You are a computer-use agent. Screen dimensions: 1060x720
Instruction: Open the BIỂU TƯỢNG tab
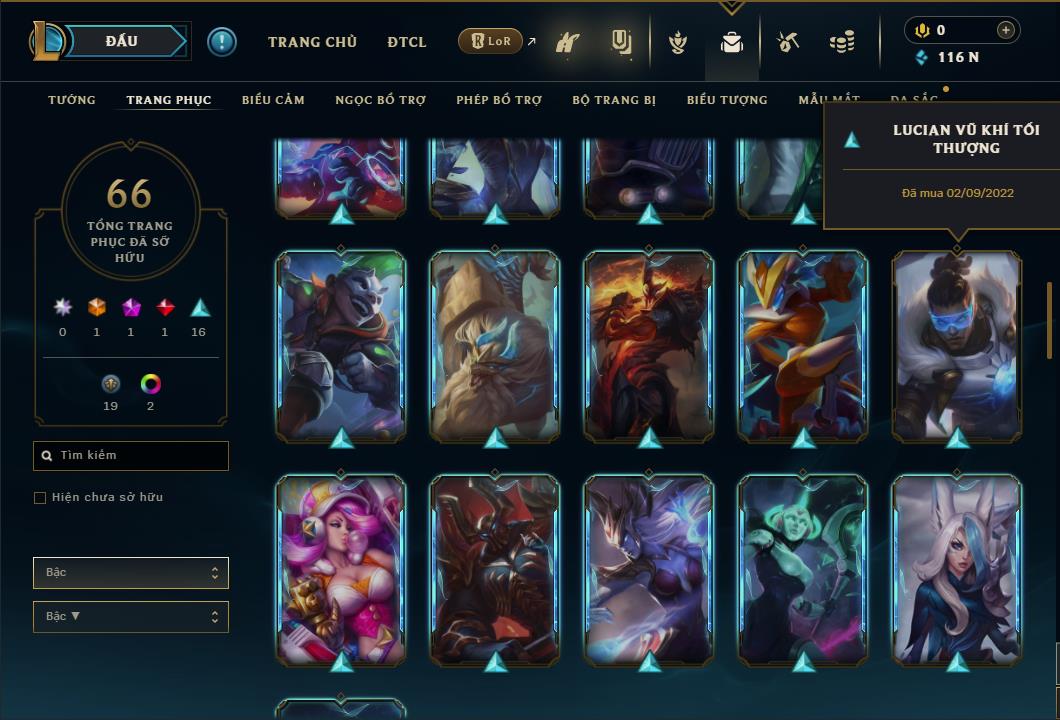(x=727, y=100)
